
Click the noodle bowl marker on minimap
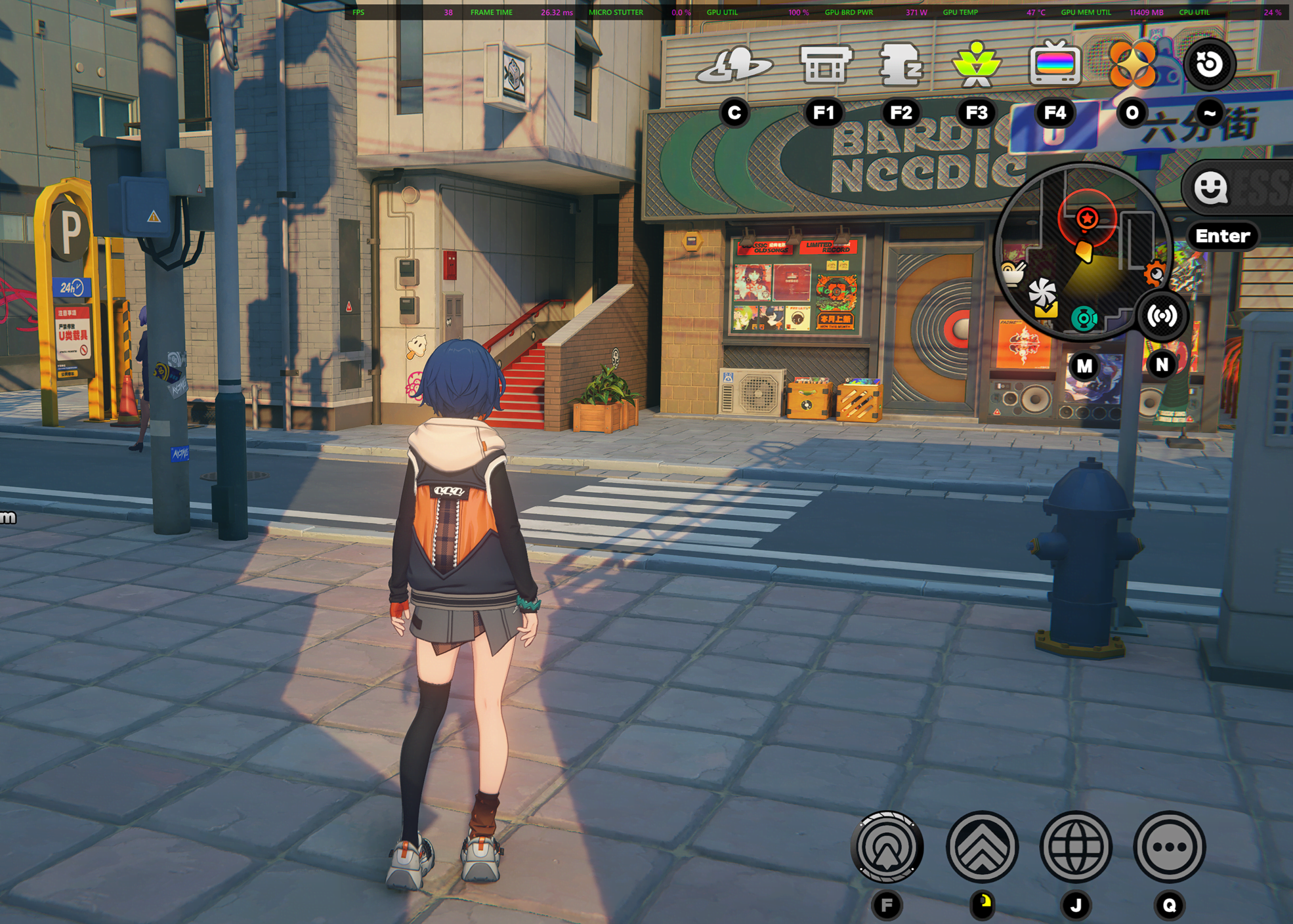pos(1012,272)
